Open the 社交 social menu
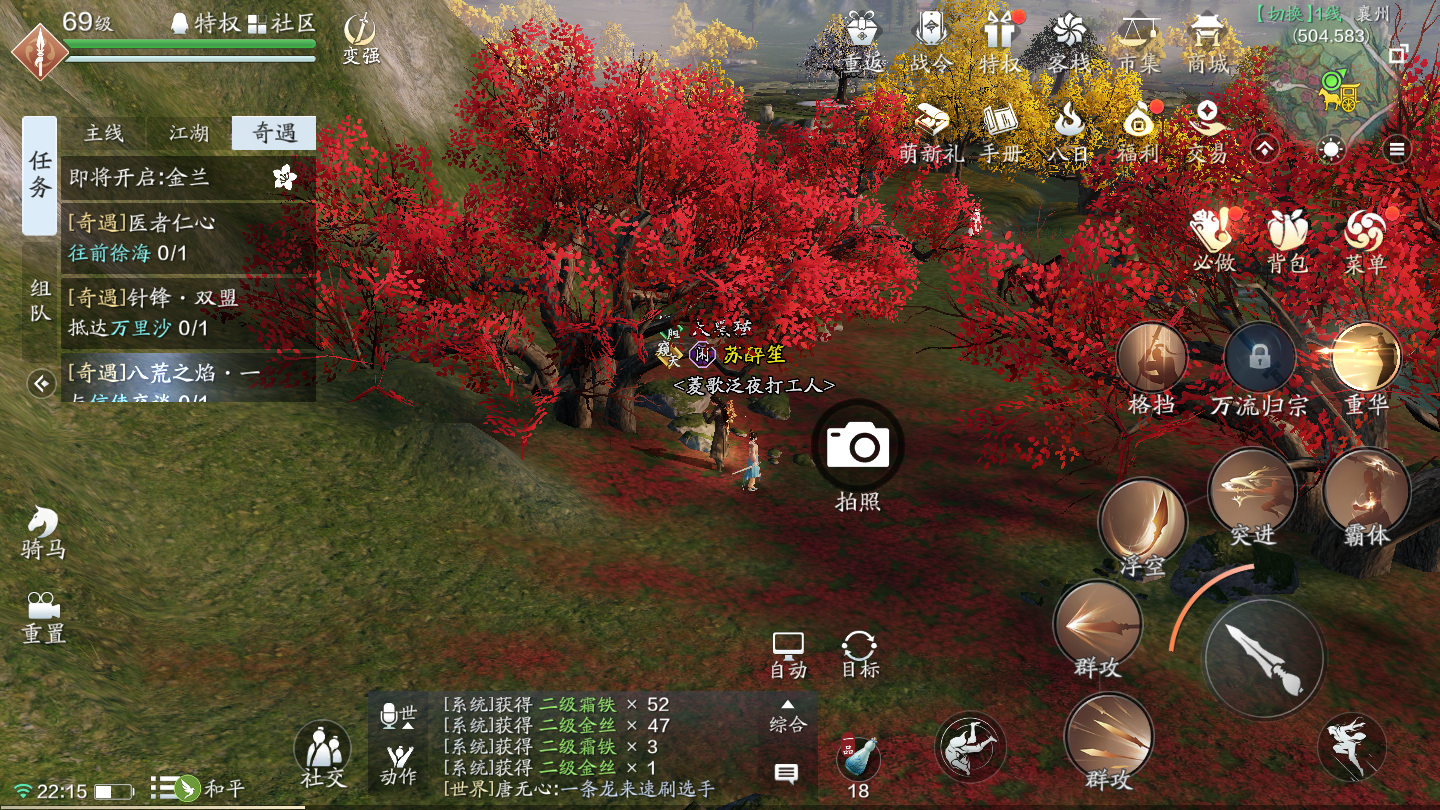Screen dimensions: 1440x810 [322, 752]
